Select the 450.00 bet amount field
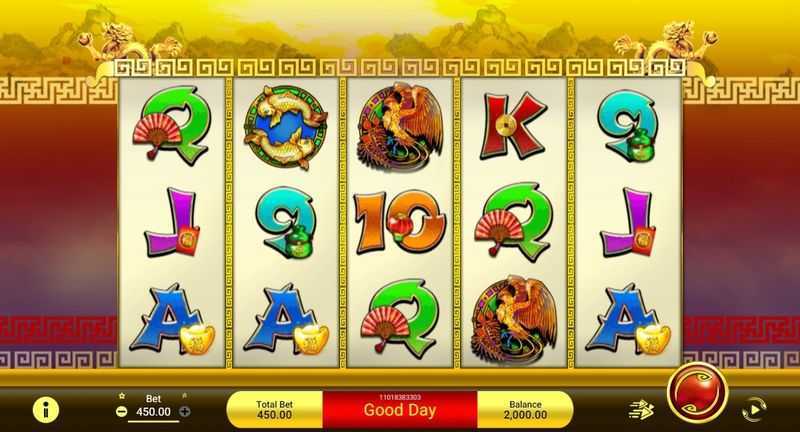This screenshot has width=800, height=432. click(x=153, y=411)
